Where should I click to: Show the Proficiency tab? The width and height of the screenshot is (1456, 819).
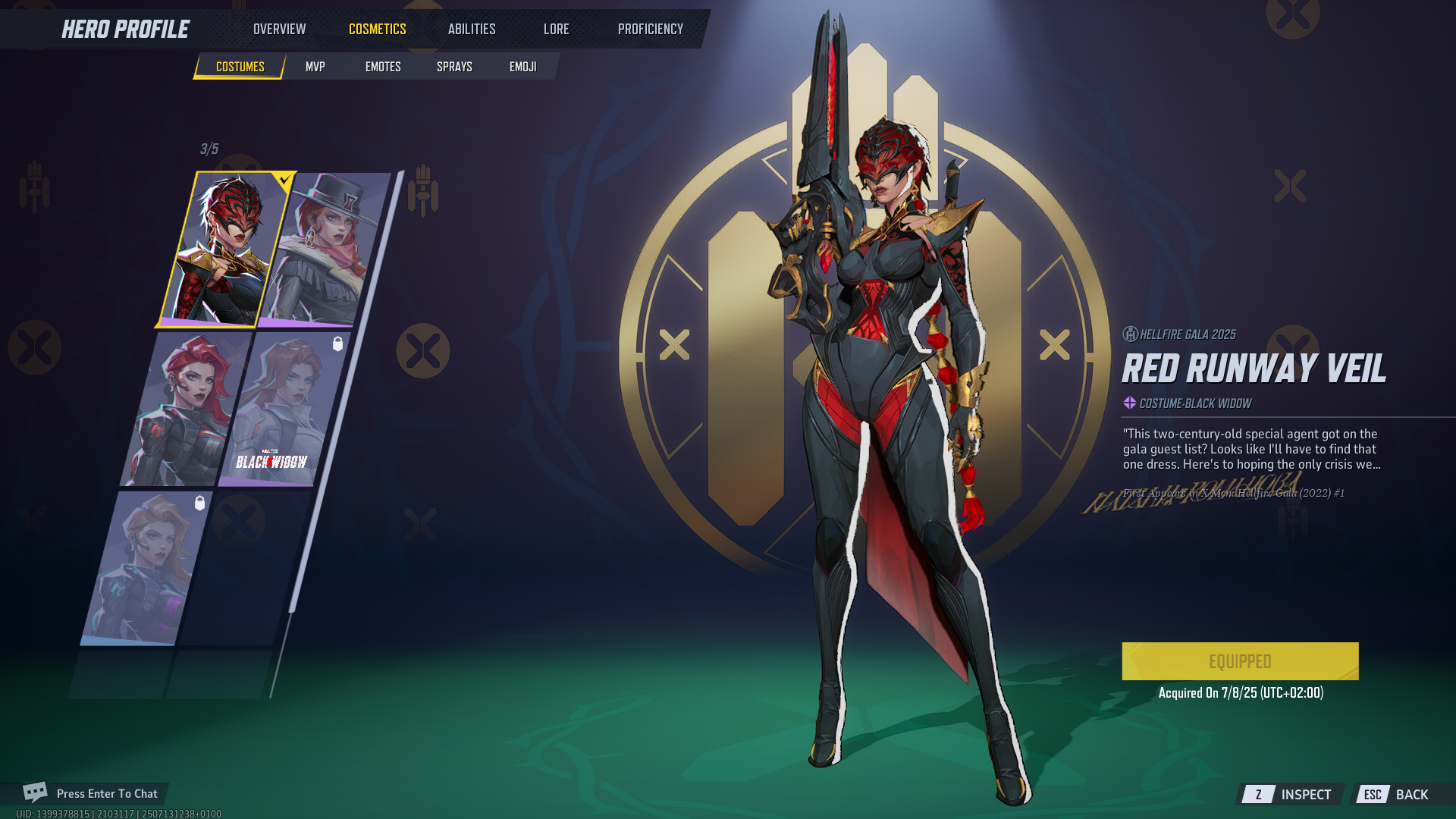coord(650,29)
